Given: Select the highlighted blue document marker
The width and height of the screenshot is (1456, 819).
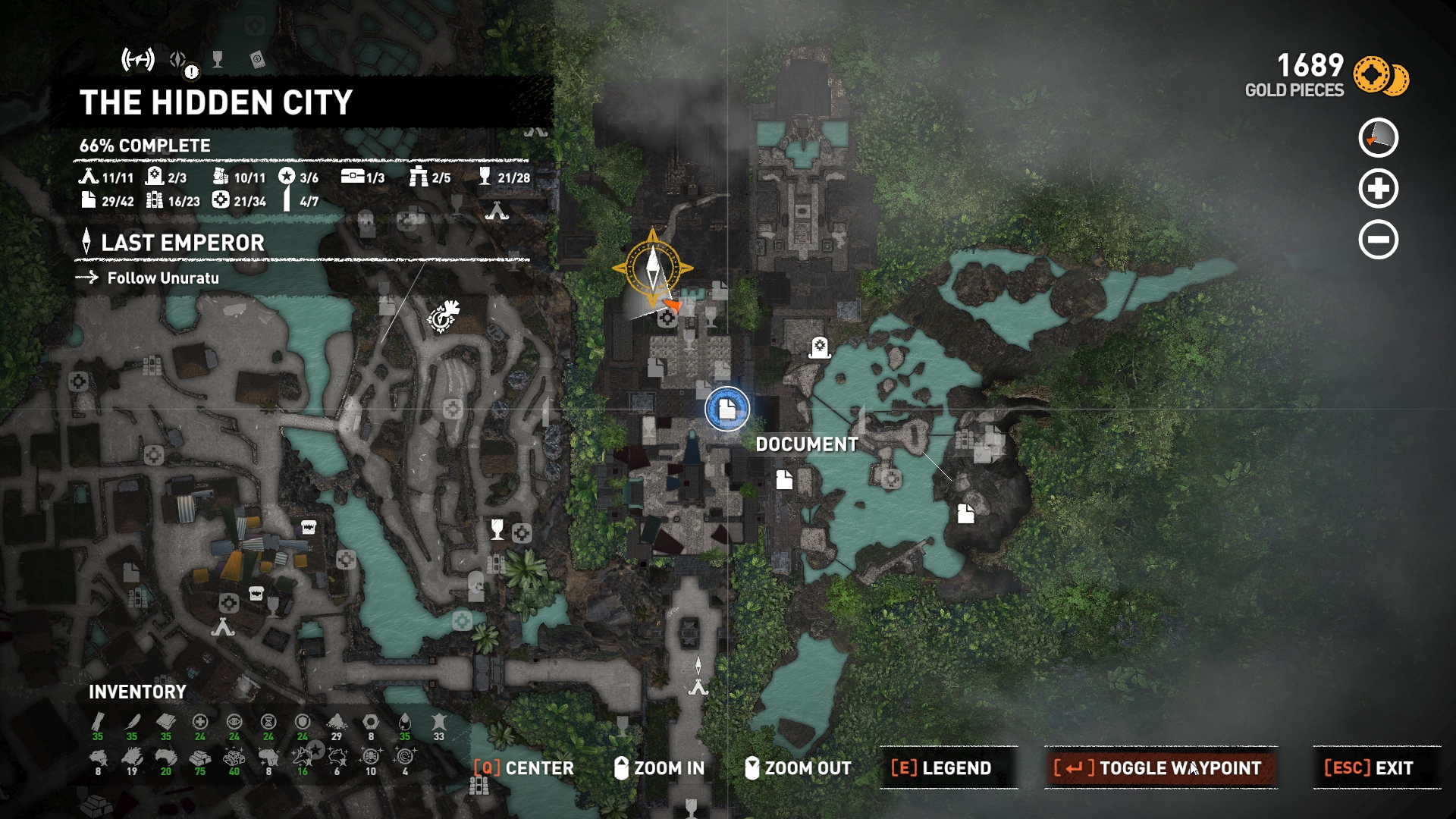Looking at the screenshot, I should [x=727, y=409].
